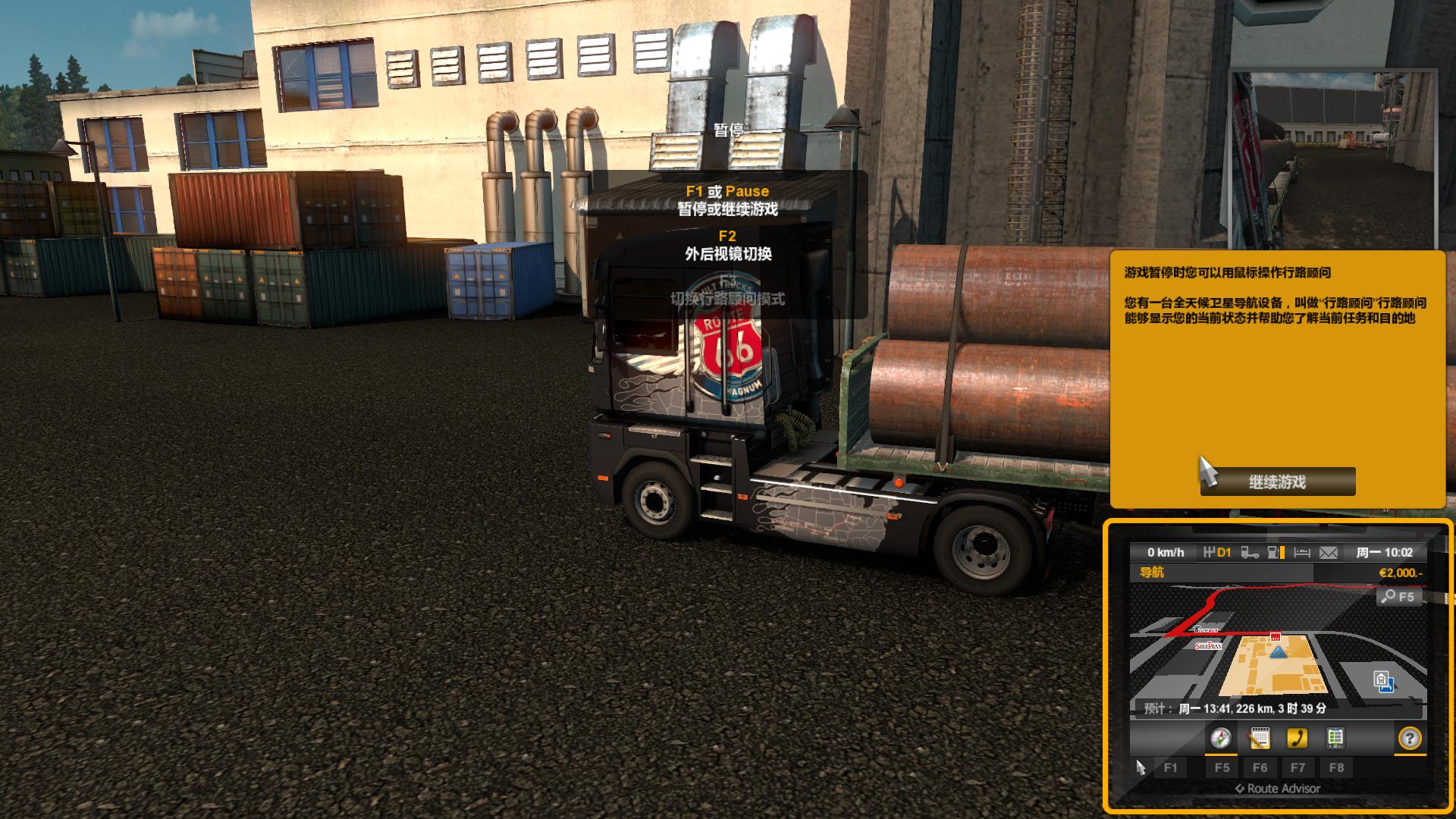This screenshot has width=1456, height=819.
Task: Click the mail envelope status icon
Action: click(x=1327, y=554)
